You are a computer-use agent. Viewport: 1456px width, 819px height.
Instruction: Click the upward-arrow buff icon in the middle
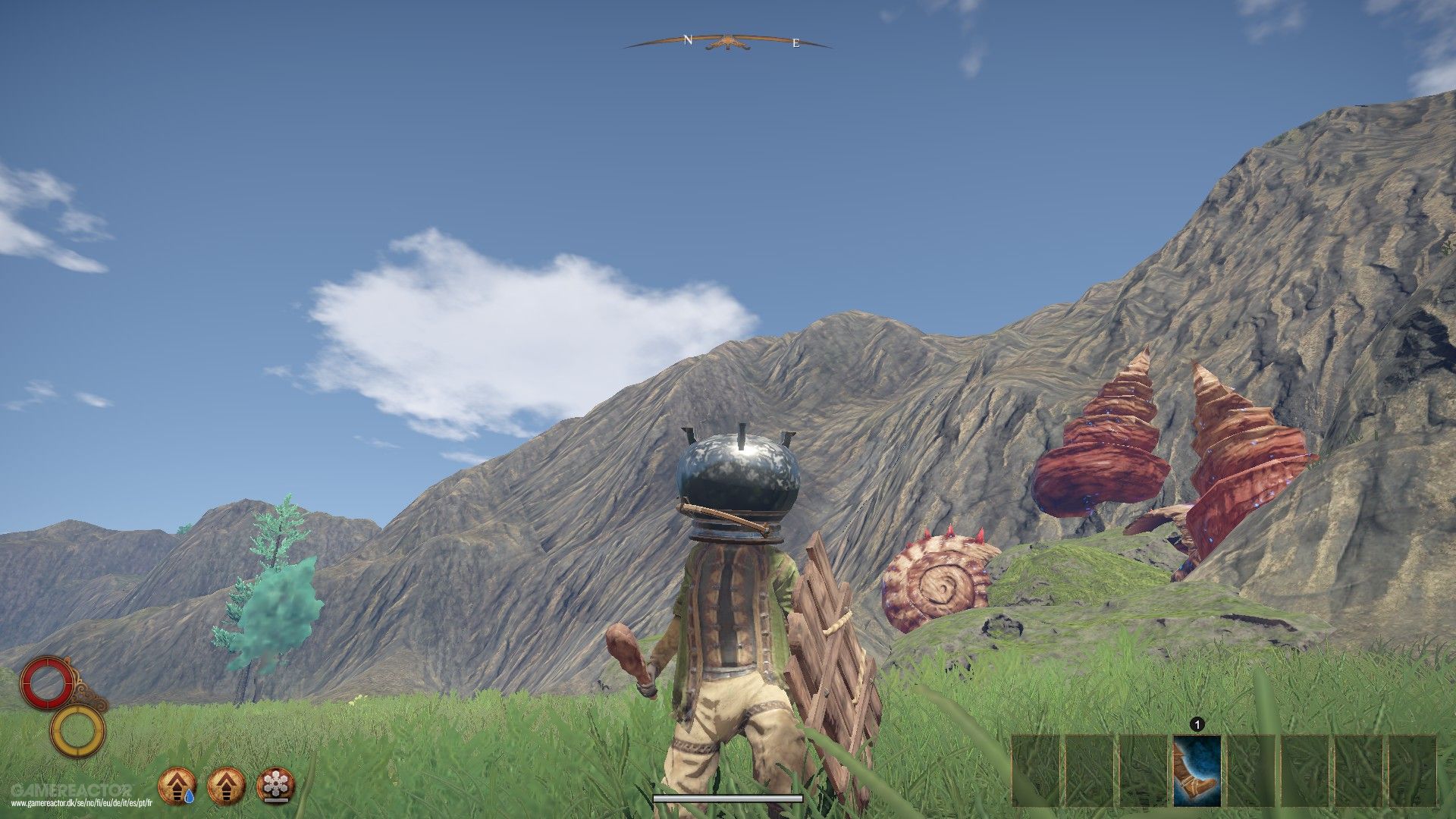[x=225, y=786]
